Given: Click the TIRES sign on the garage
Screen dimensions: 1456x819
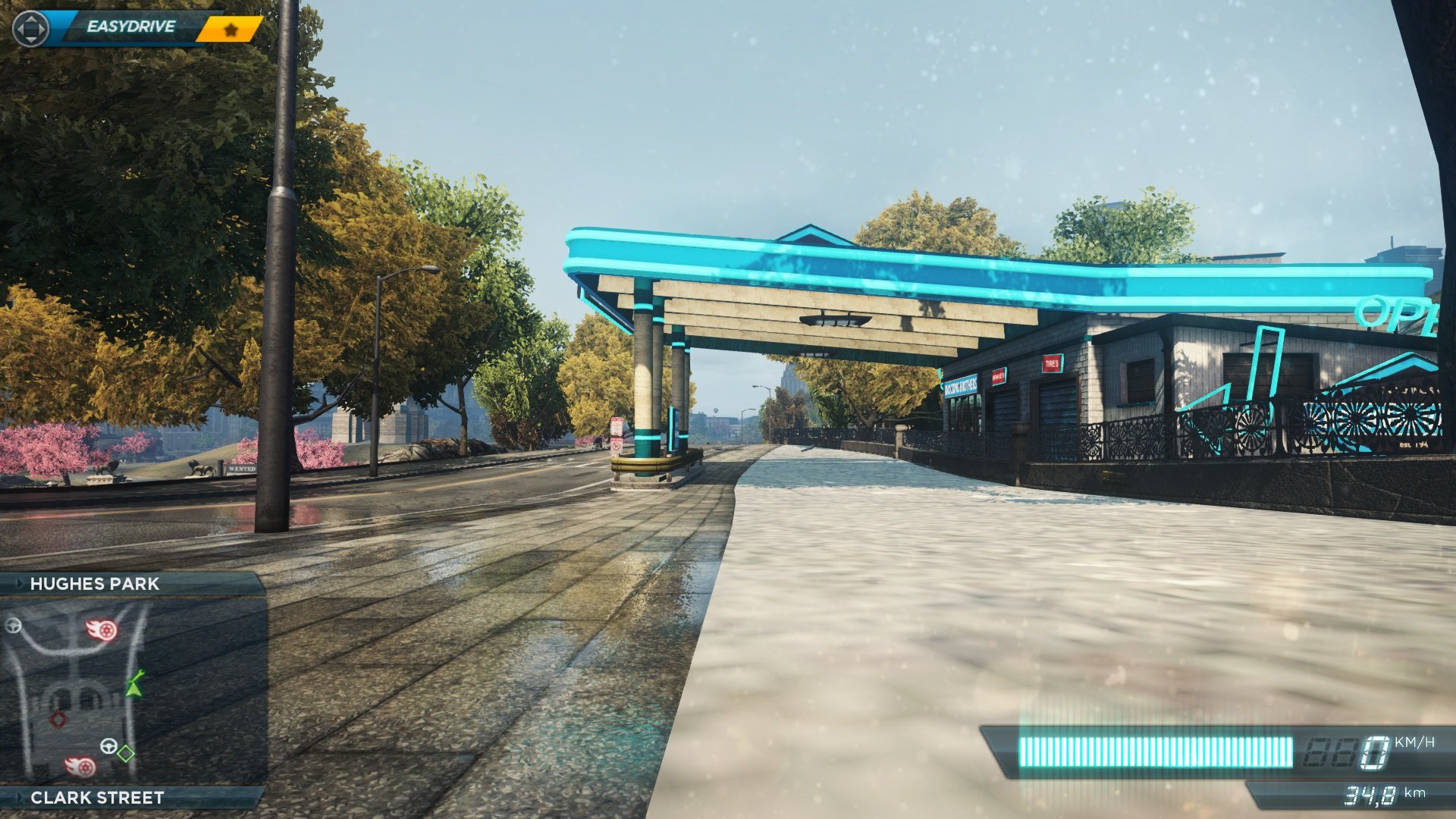Looking at the screenshot, I should click(x=1051, y=363).
